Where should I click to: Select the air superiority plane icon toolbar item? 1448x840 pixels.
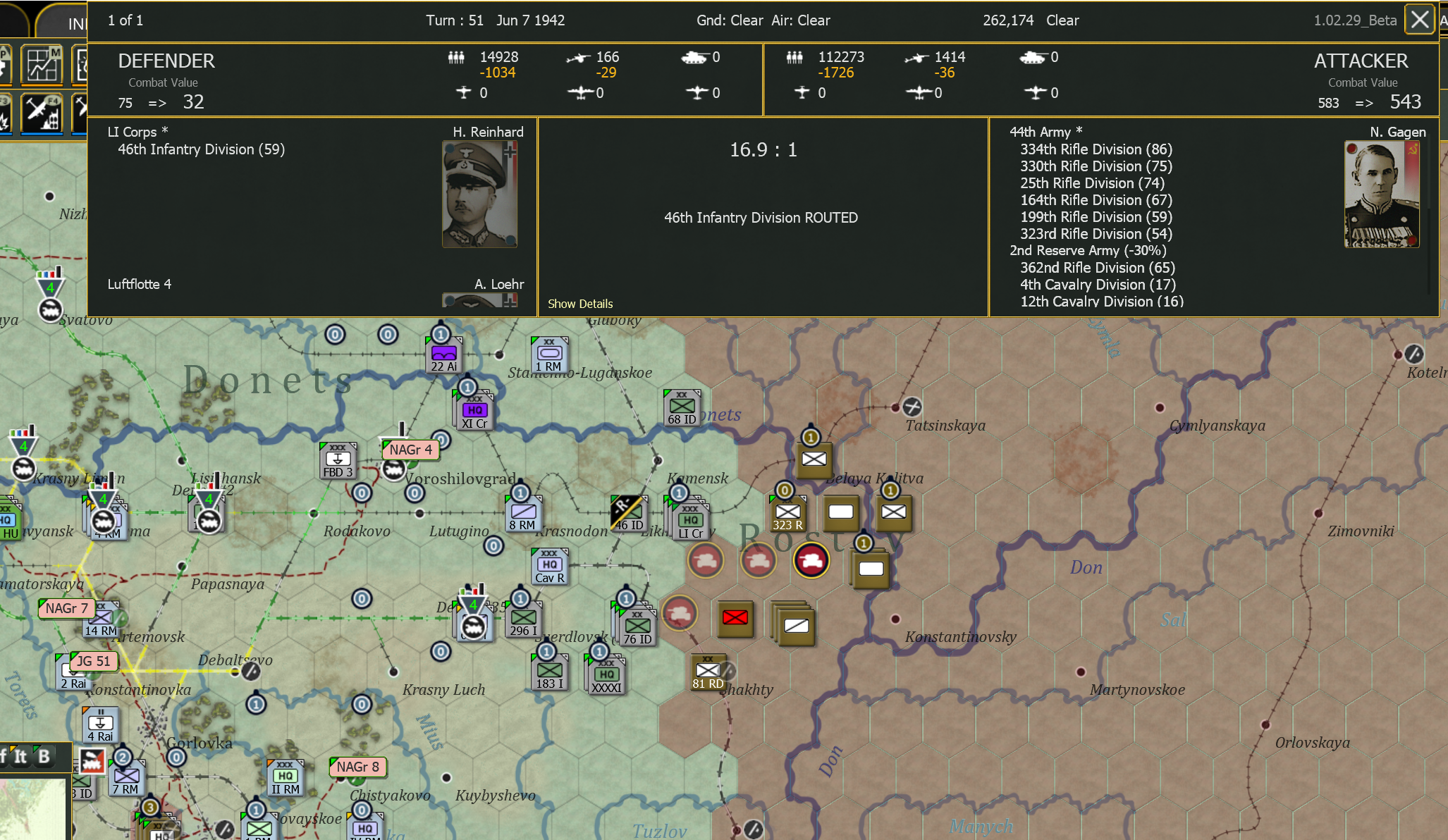tap(79, 113)
